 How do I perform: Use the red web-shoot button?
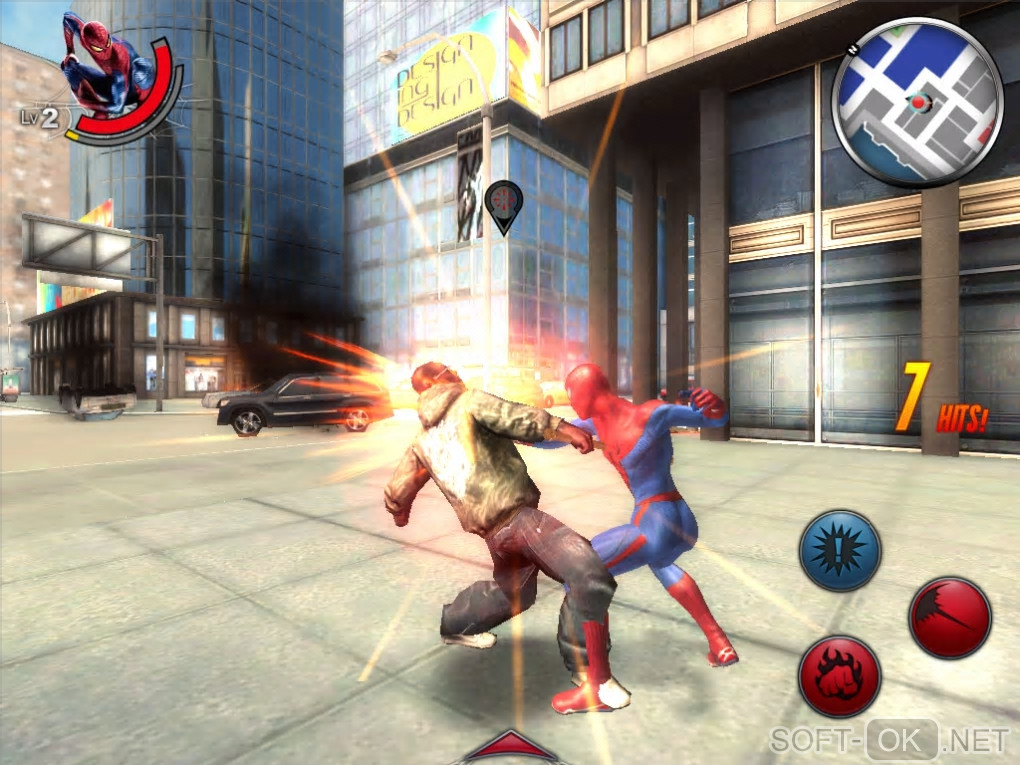point(949,617)
